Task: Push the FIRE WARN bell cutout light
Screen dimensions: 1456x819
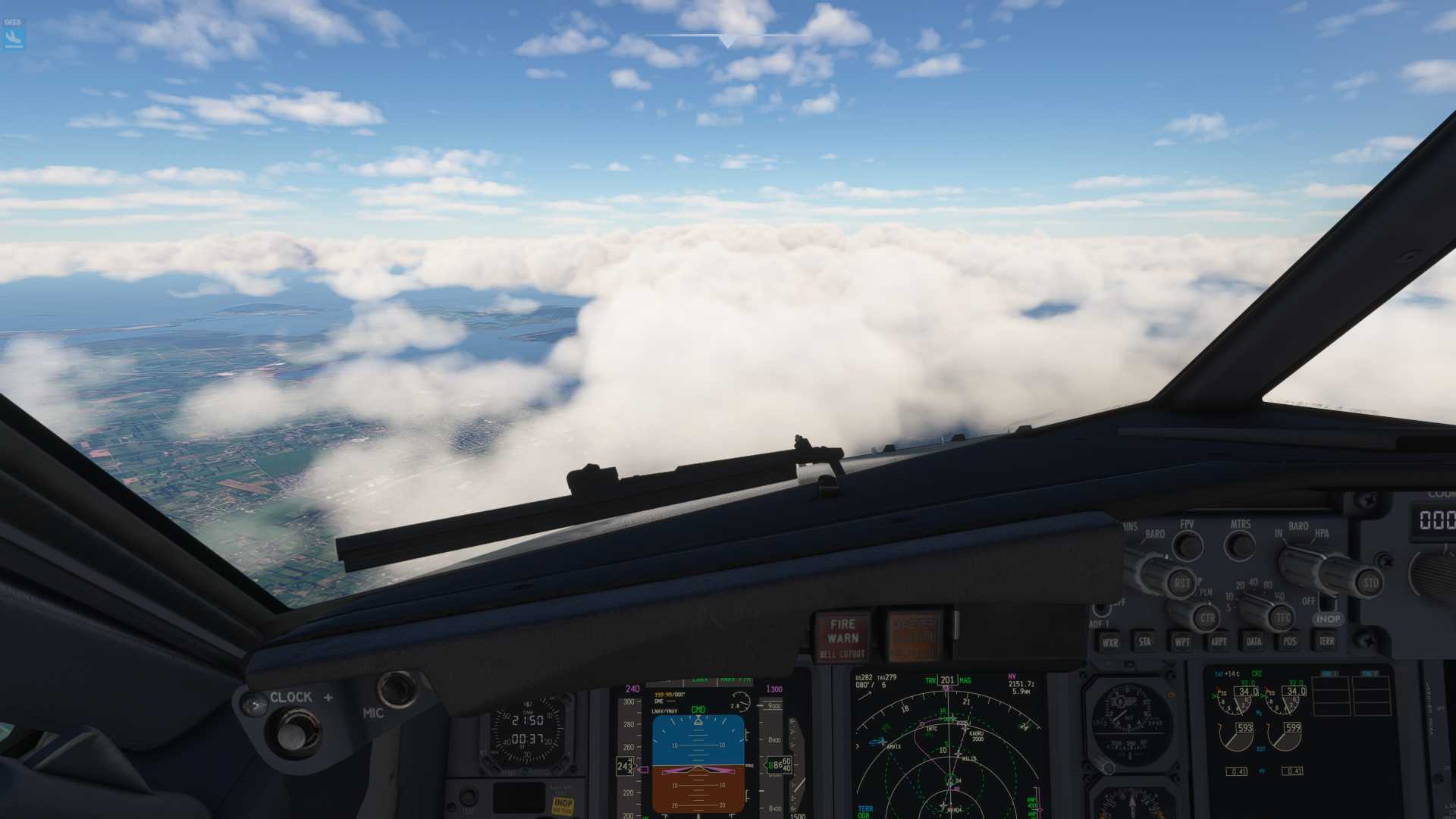Action: click(842, 636)
